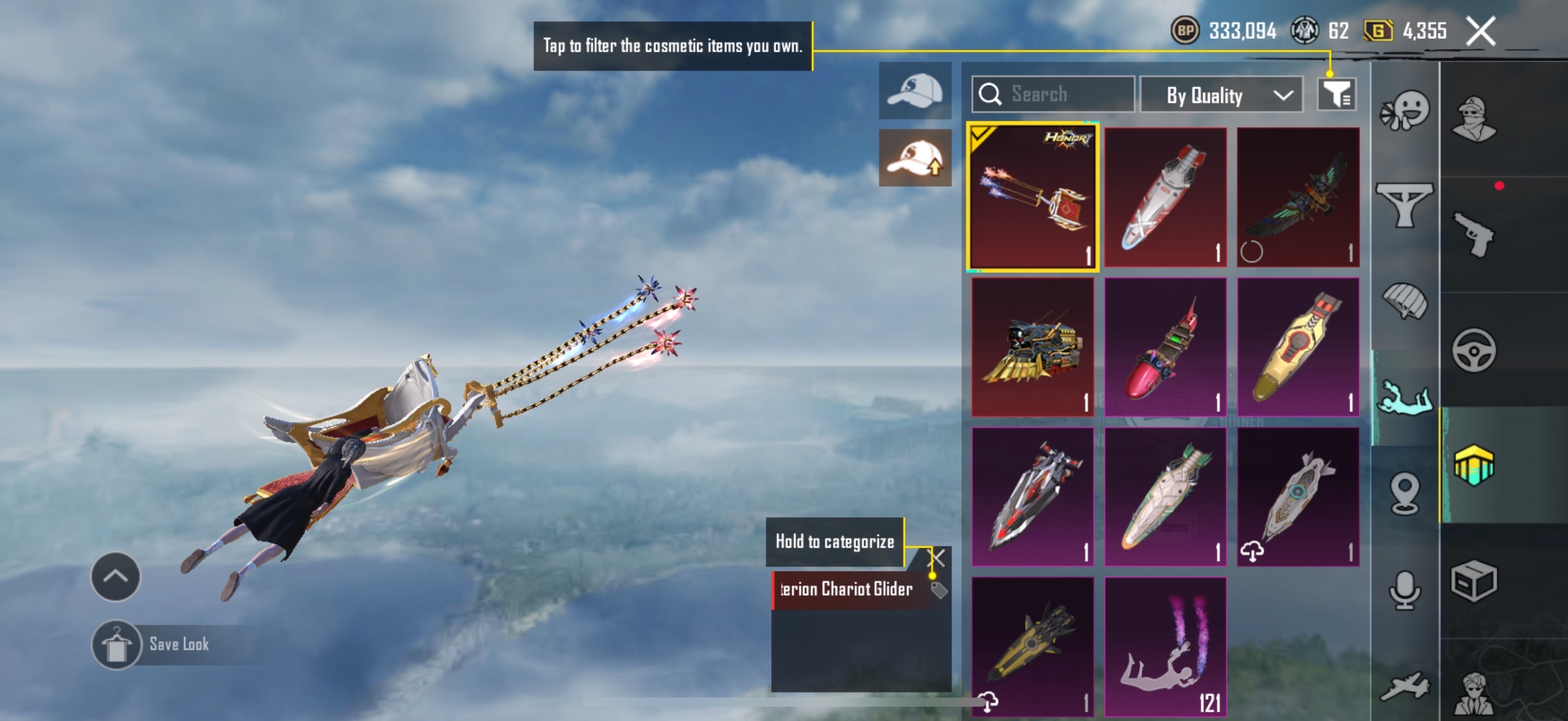Click the Search field

pos(1053,94)
